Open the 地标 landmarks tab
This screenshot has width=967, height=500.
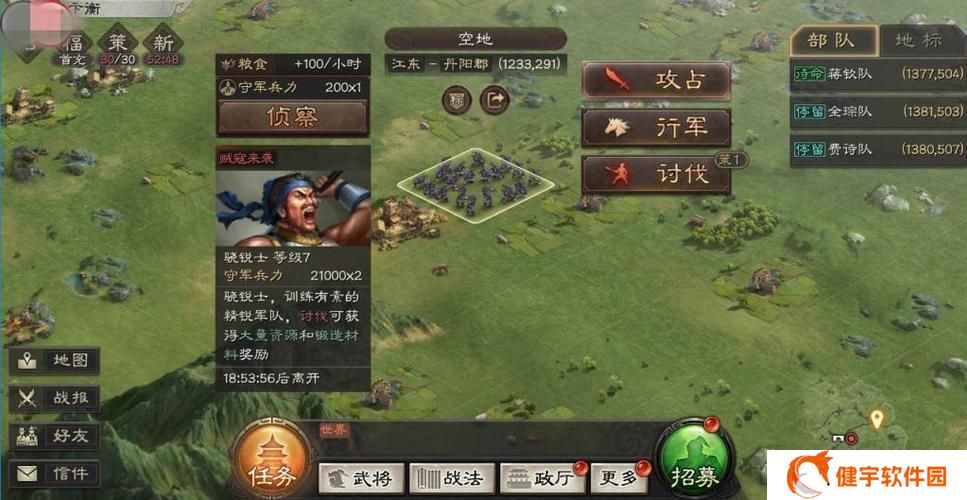click(918, 41)
